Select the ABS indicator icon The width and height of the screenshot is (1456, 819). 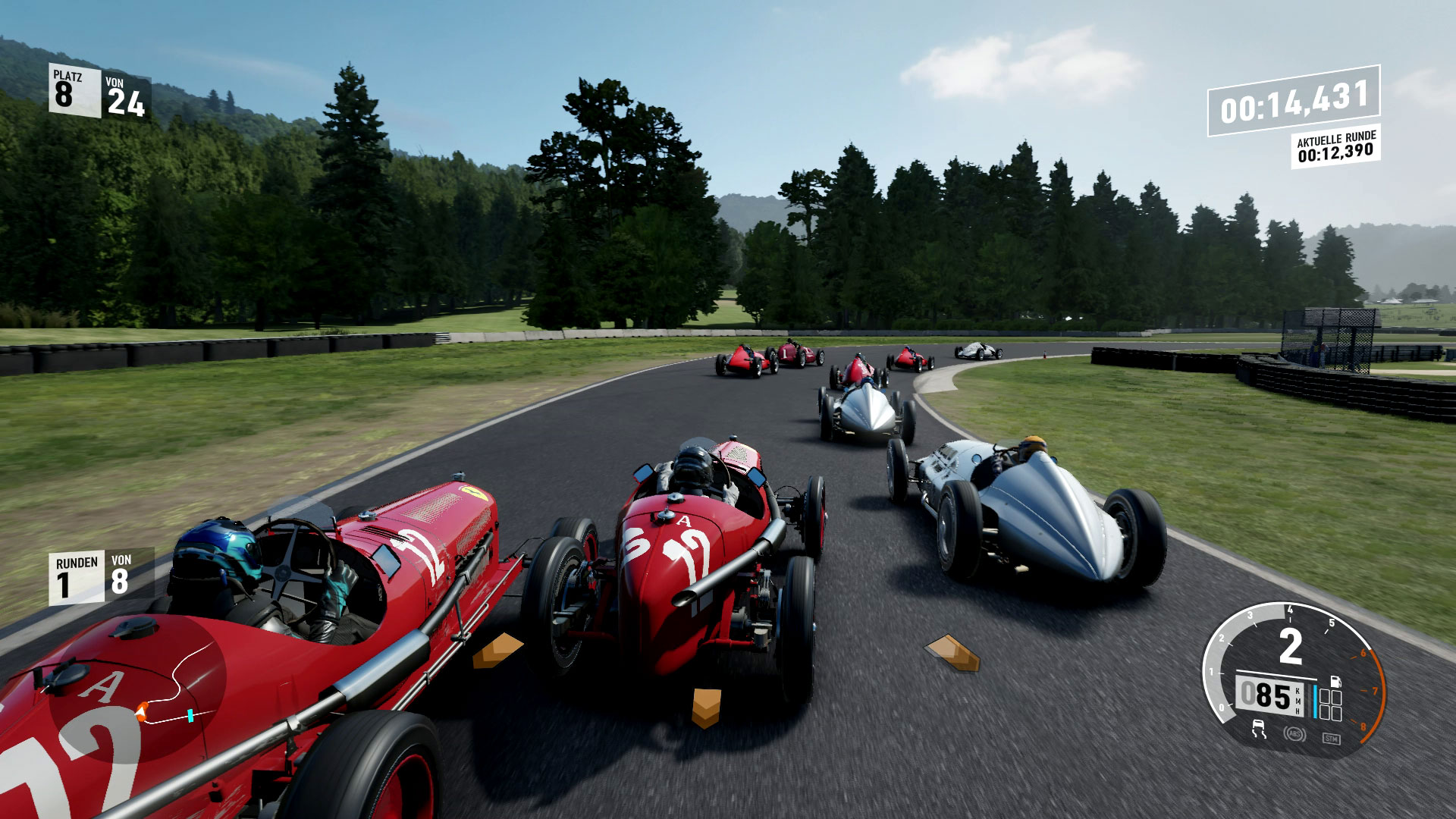pos(1294,733)
